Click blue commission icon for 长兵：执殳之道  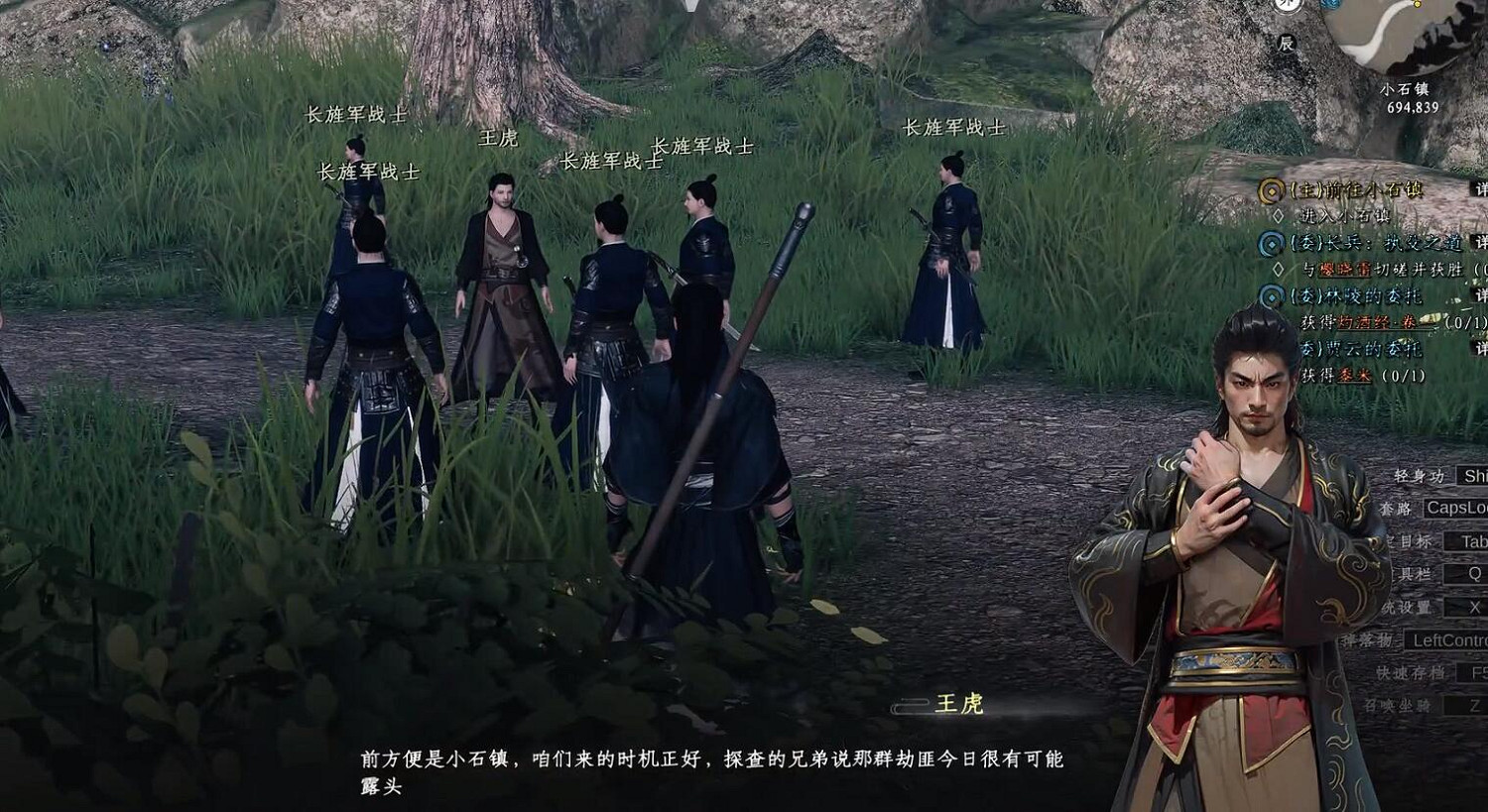click(1270, 245)
